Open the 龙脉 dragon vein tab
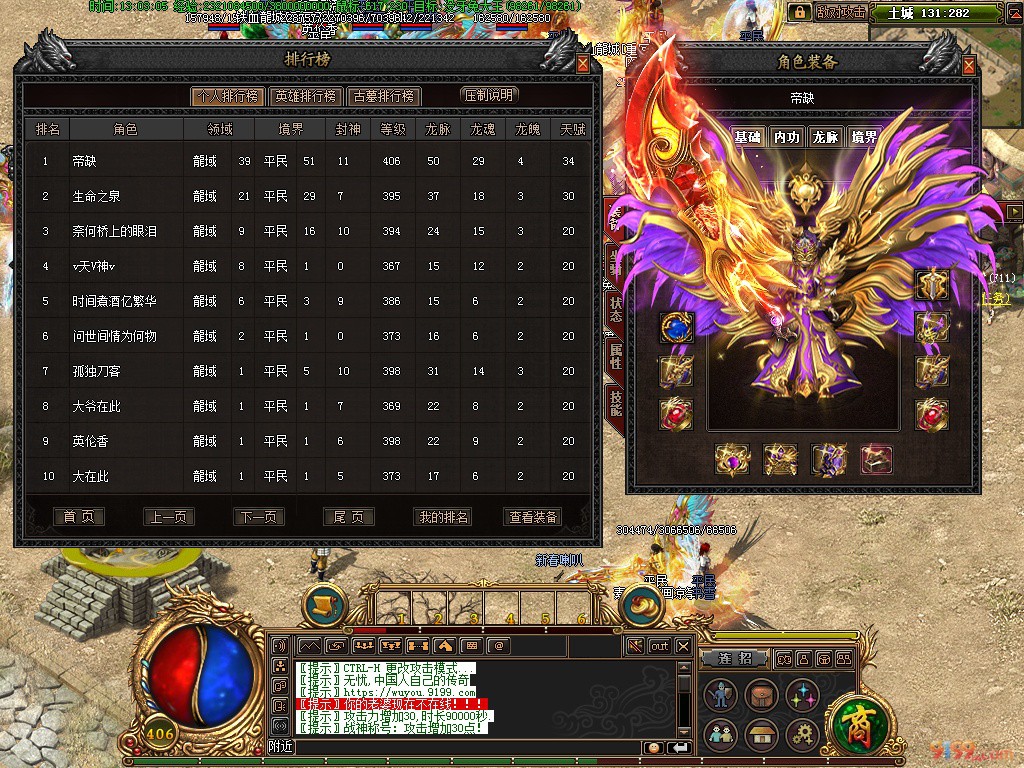Viewport: 1024px width, 768px height. [x=825, y=137]
